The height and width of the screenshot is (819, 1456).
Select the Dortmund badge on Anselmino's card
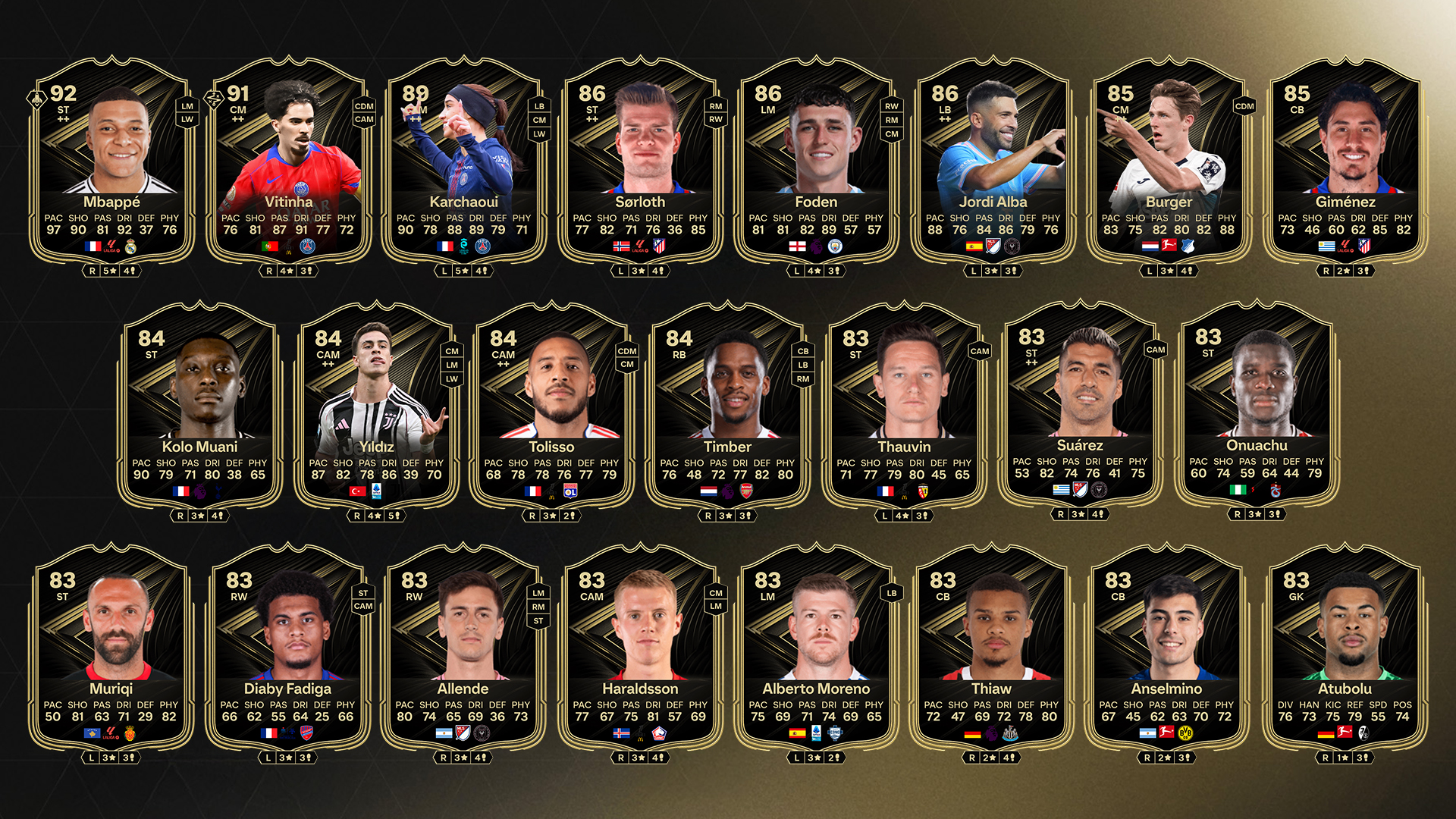pos(1185,733)
